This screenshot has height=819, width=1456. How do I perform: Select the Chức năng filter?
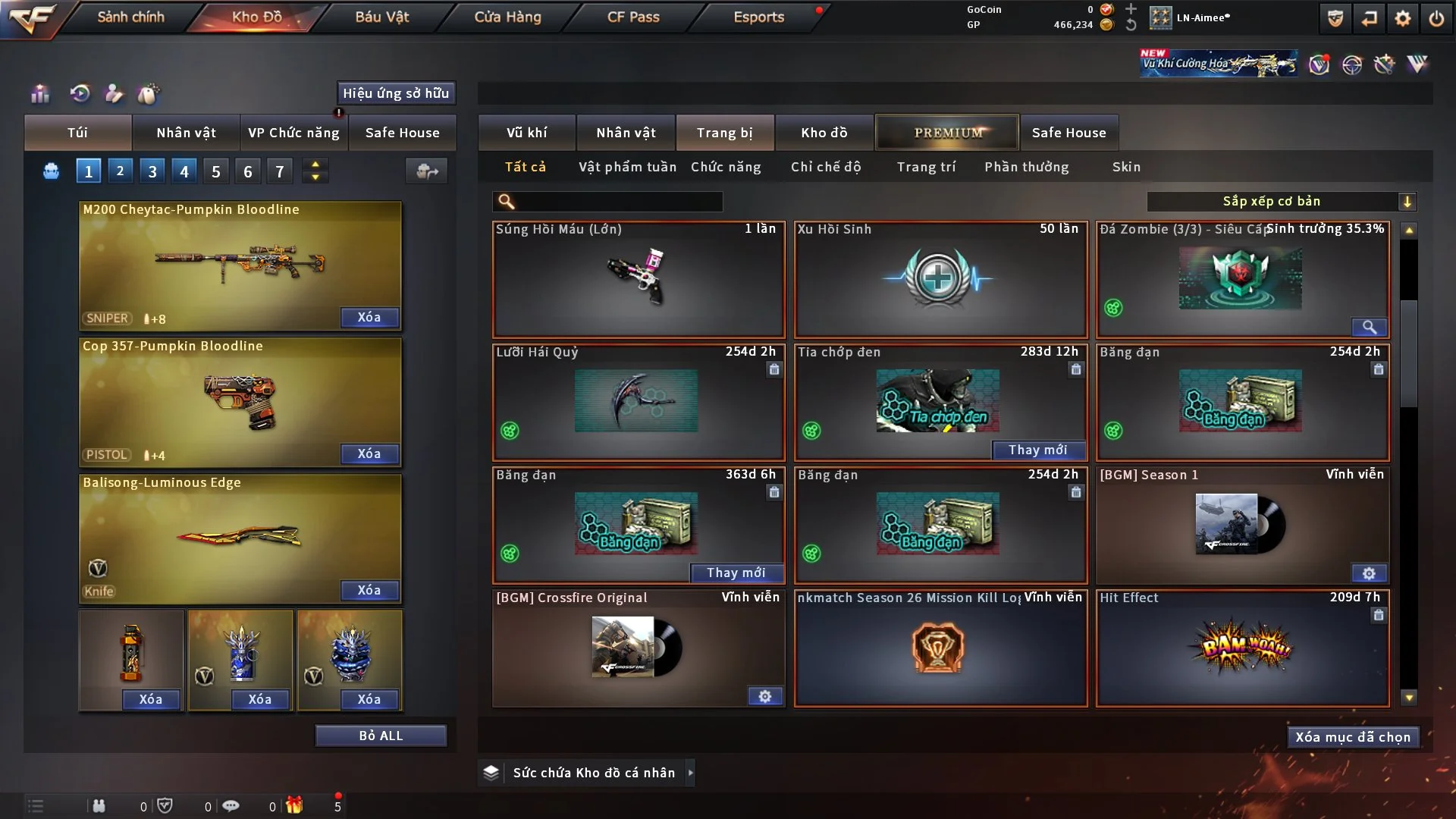[726, 167]
